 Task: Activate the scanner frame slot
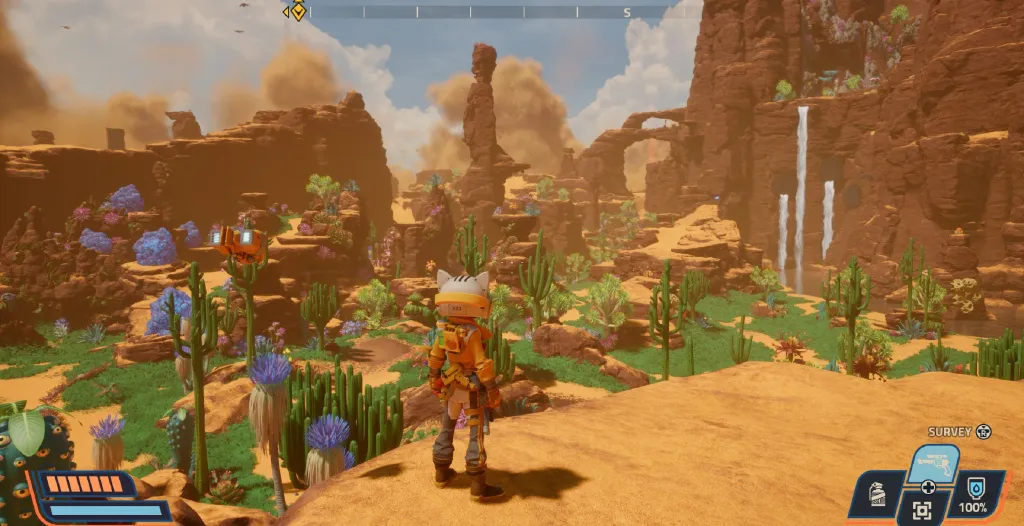923,511
